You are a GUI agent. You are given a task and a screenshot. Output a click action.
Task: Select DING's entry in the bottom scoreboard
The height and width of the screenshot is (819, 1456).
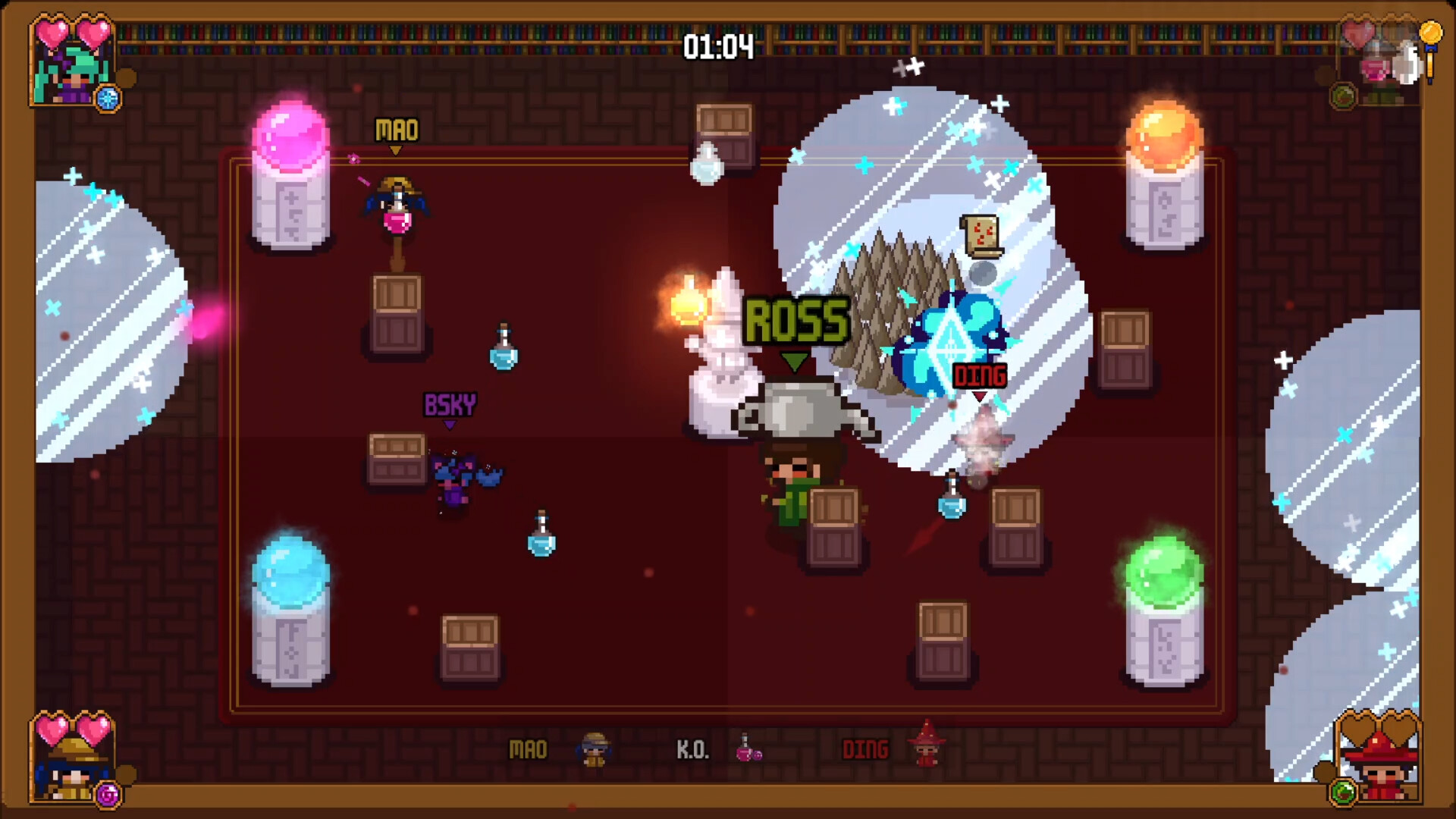pos(867,750)
